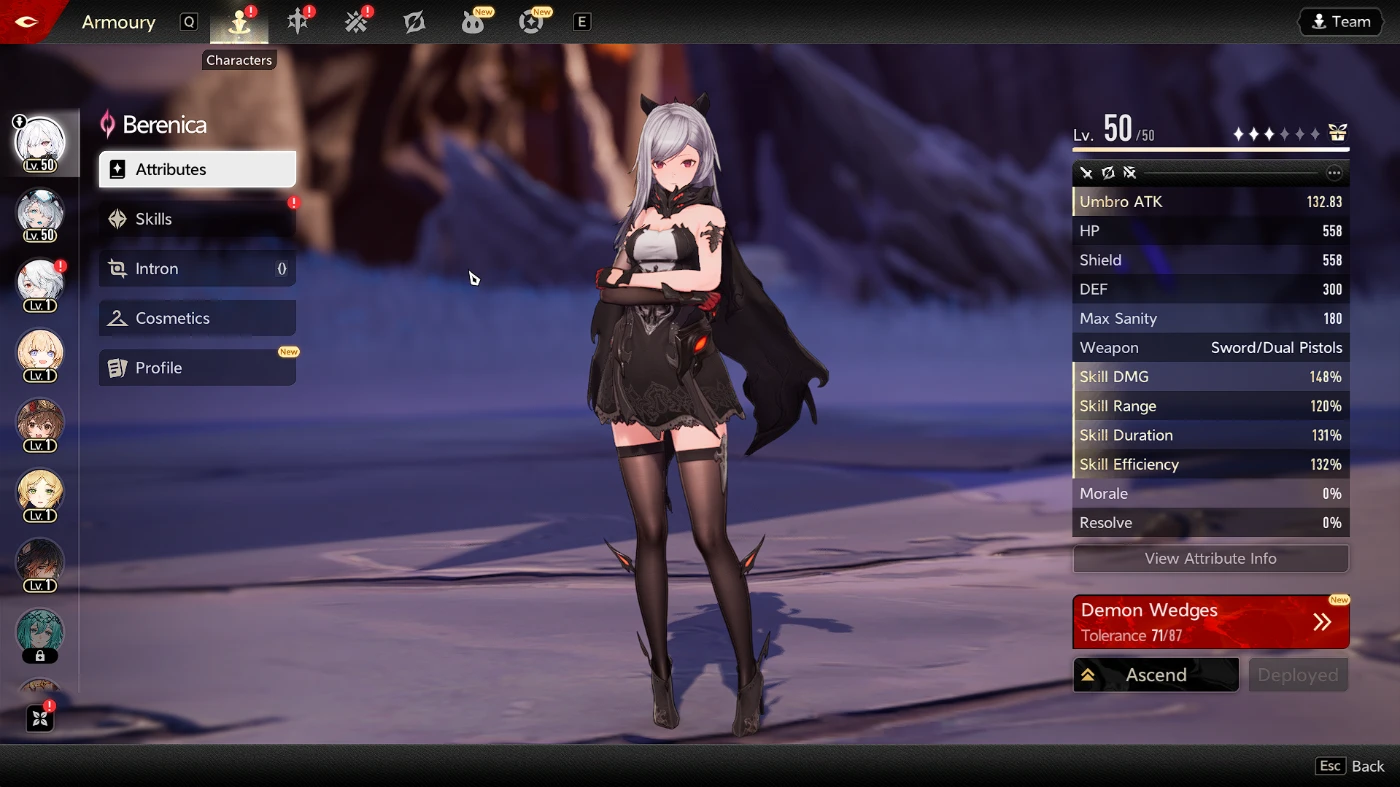The image size is (1400, 787).
Task: Open the group icon at the sidebar bottom
Action: 40,718
